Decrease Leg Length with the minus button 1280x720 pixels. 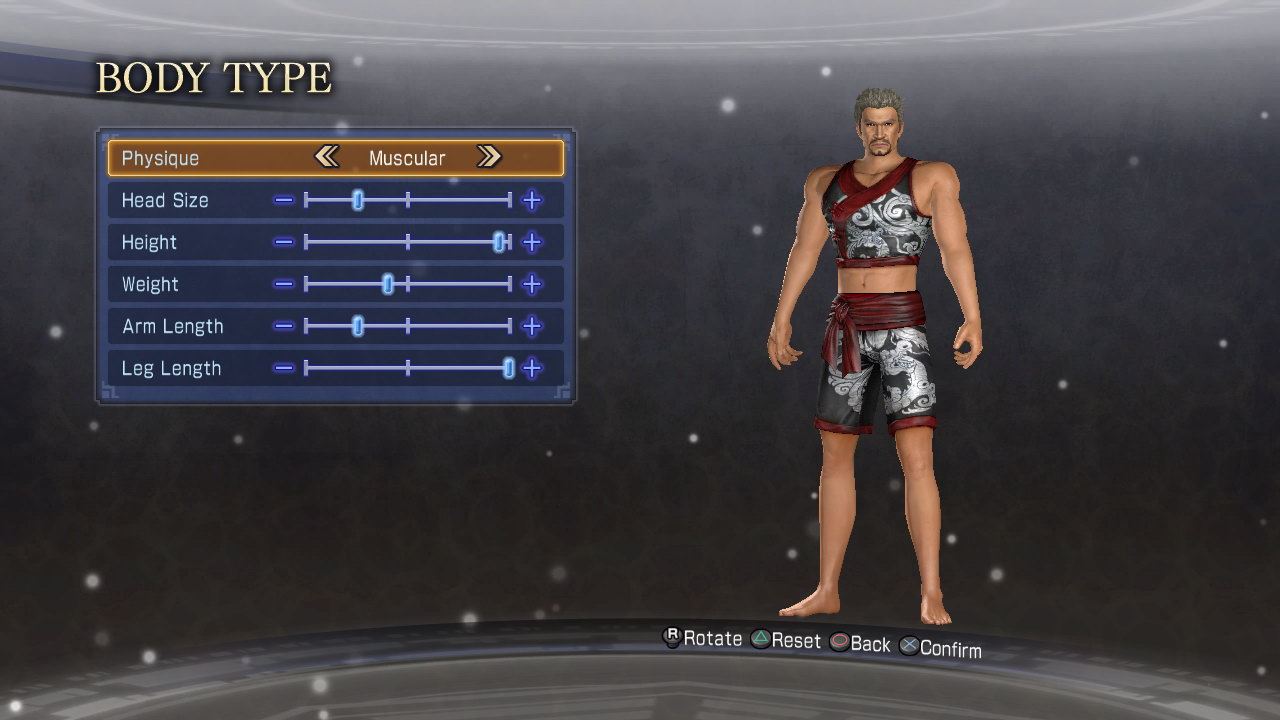click(284, 368)
